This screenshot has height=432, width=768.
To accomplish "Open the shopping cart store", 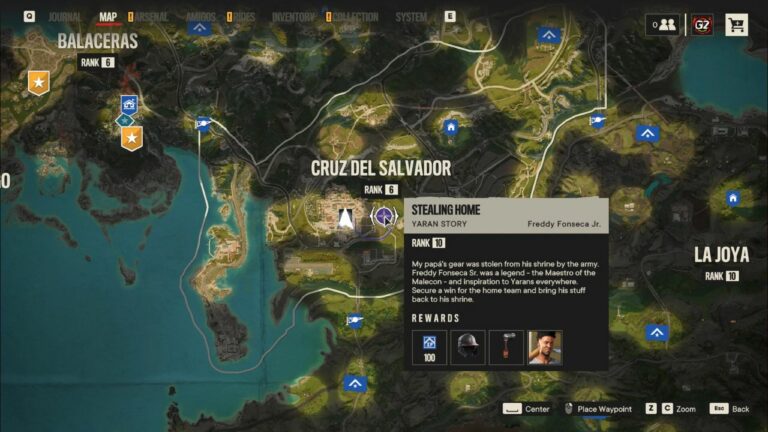I will pyautogui.click(x=737, y=25).
